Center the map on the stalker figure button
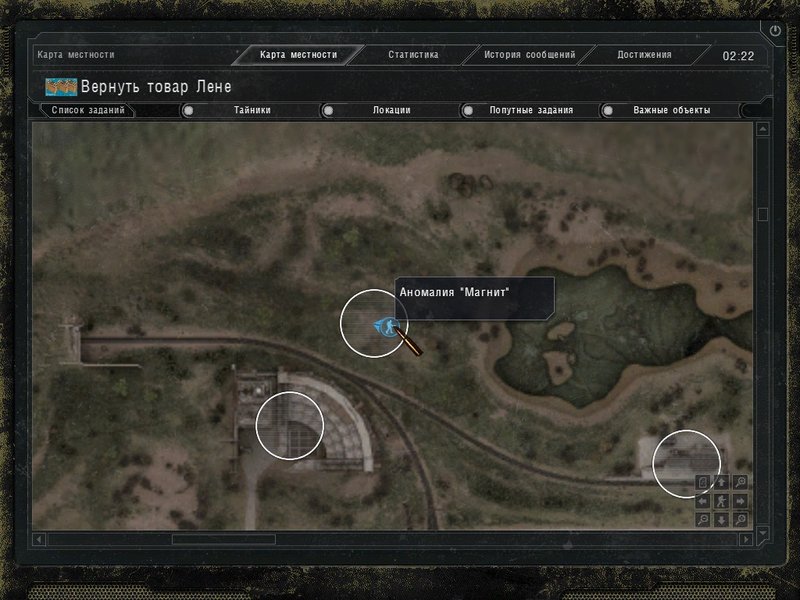800x600 pixels. [721, 501]
